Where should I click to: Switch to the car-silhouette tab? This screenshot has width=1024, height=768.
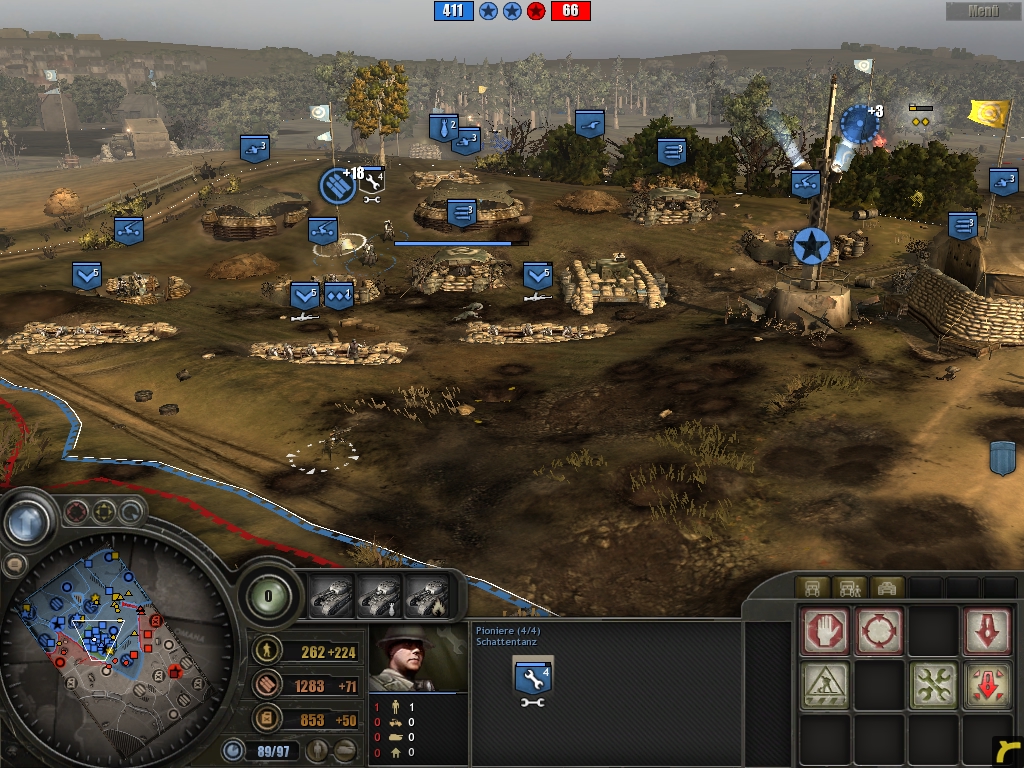(x=887, y=587)
